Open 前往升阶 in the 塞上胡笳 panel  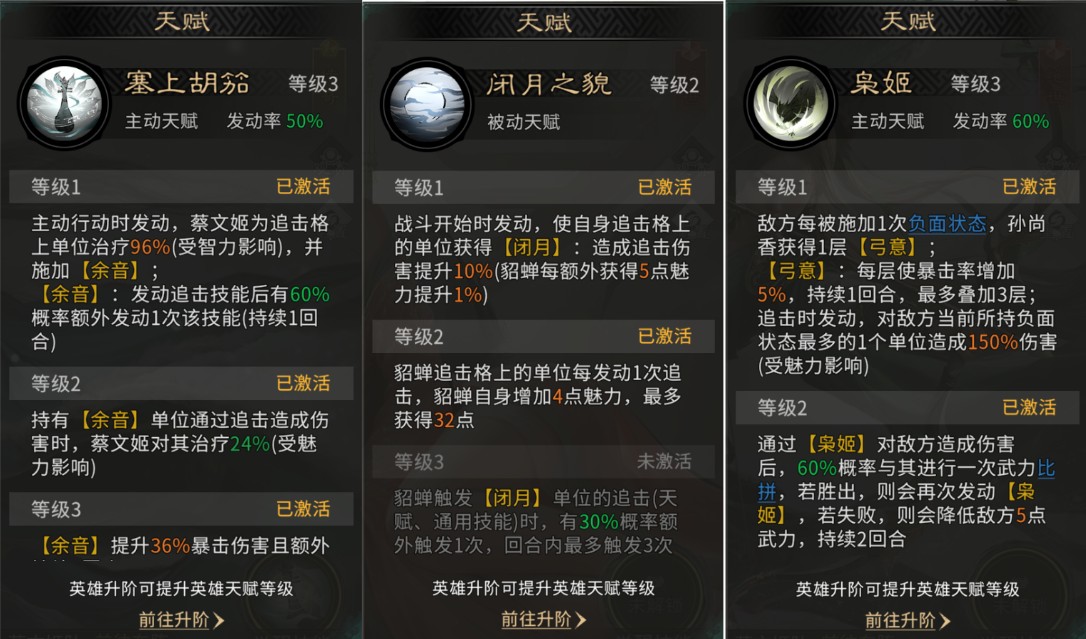click(x=181, y=619)
